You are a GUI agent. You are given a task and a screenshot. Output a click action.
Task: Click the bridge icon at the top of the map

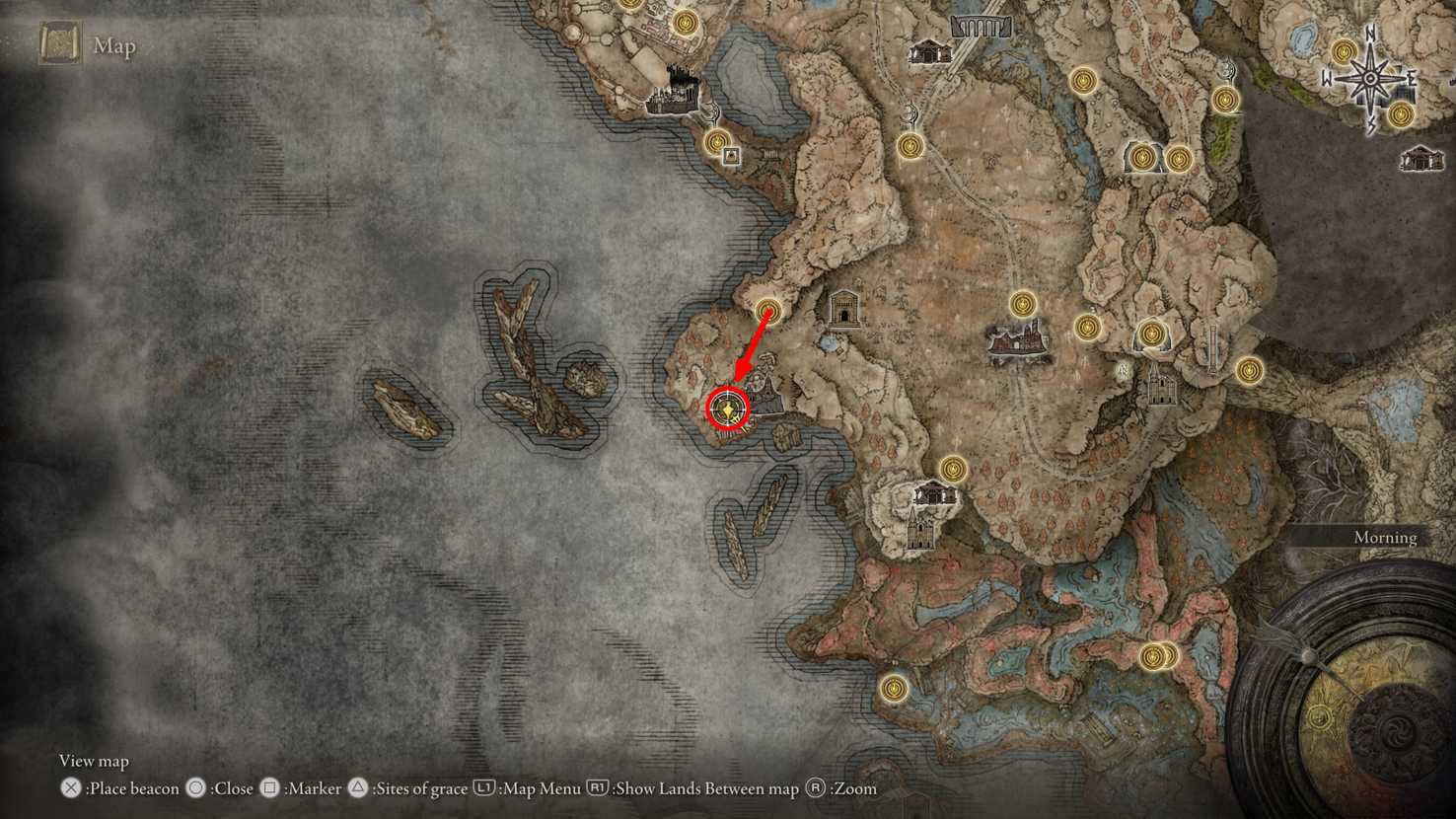tap(982, 27)
